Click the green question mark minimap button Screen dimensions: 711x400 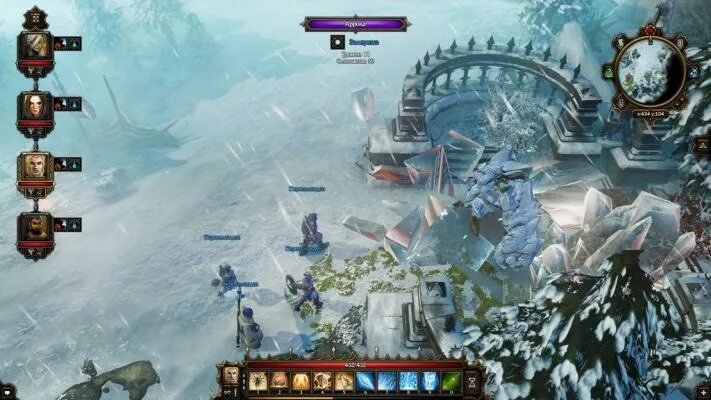click(608, 71)
